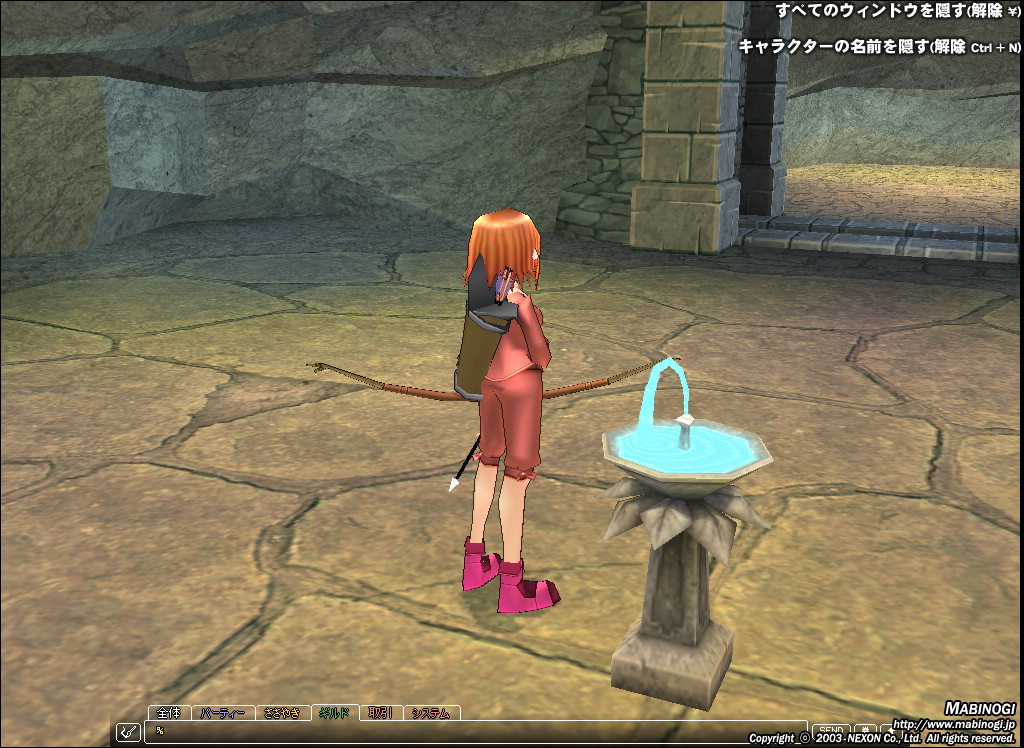This screenshot has width=1024, height=748.
Task: Switch to the パーティー chat tab
Action: (x=222, y=713)
